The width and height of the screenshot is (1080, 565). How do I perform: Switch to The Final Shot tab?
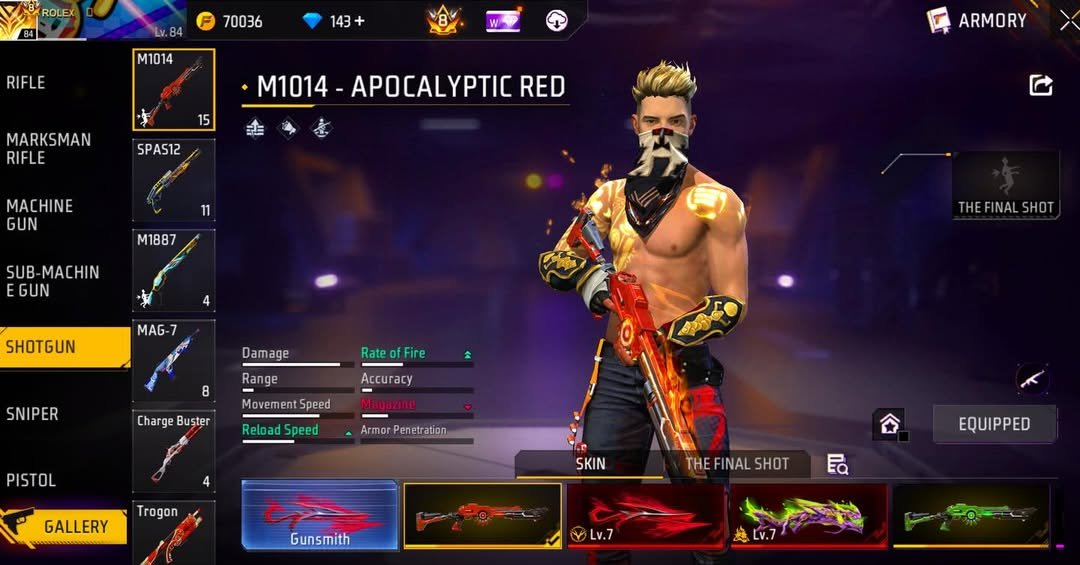pyautogui.click(x=736, y=464)
